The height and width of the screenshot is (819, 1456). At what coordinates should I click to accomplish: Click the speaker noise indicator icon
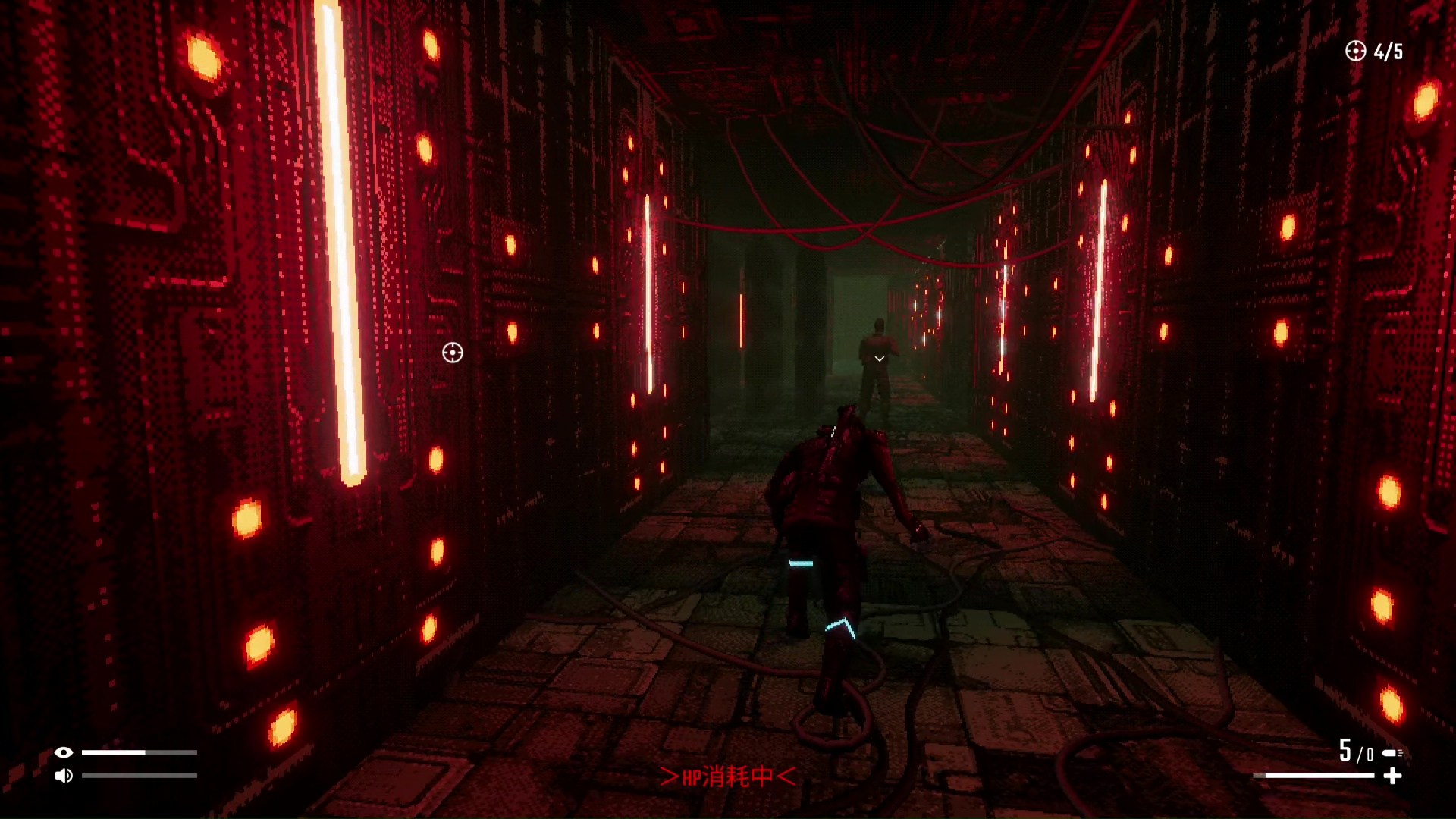click(64, 776)
